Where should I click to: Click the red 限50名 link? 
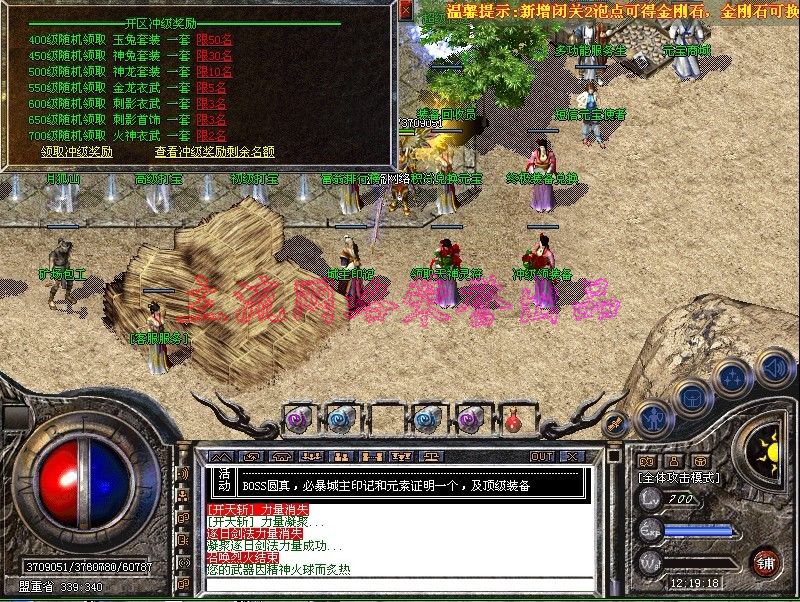[x=214, y=40]
